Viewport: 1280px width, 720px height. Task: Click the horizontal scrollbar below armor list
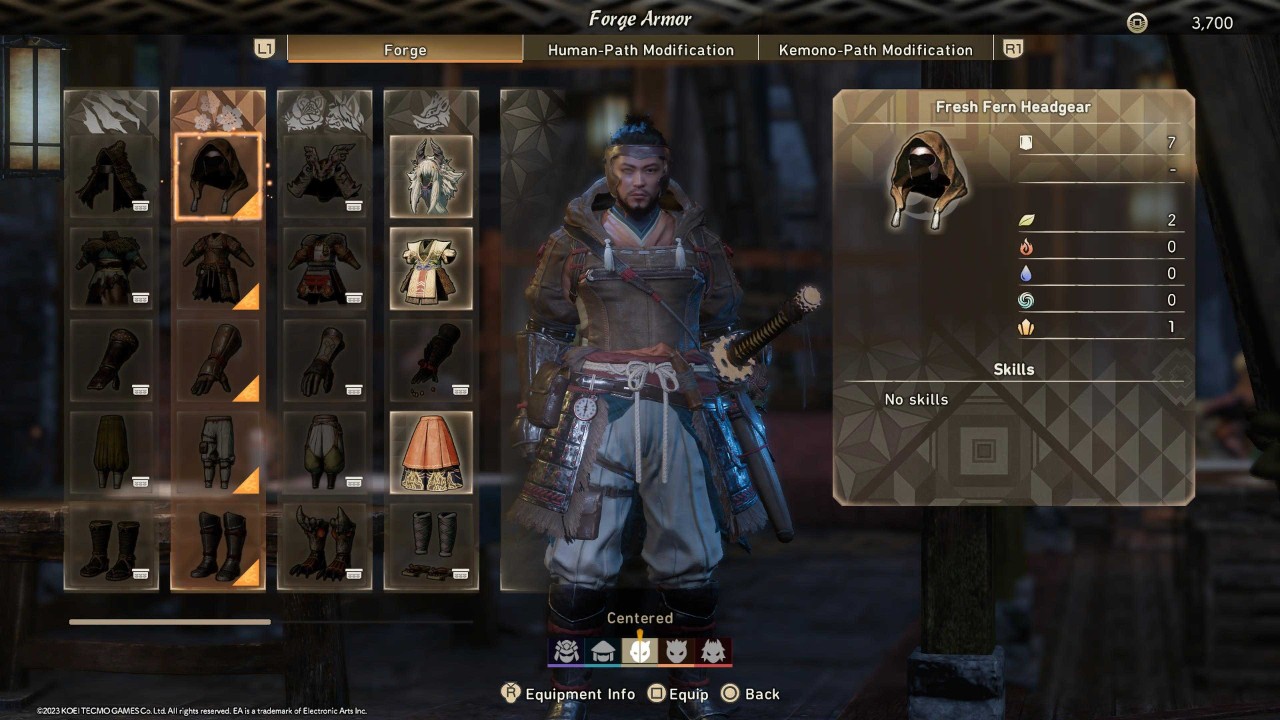(x=170, y=621)
